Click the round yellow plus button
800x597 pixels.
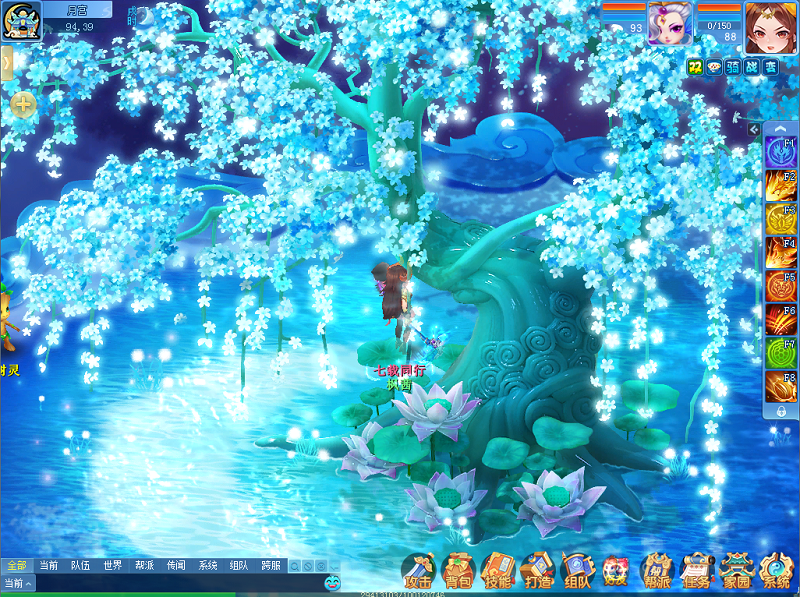coord(23,103)
